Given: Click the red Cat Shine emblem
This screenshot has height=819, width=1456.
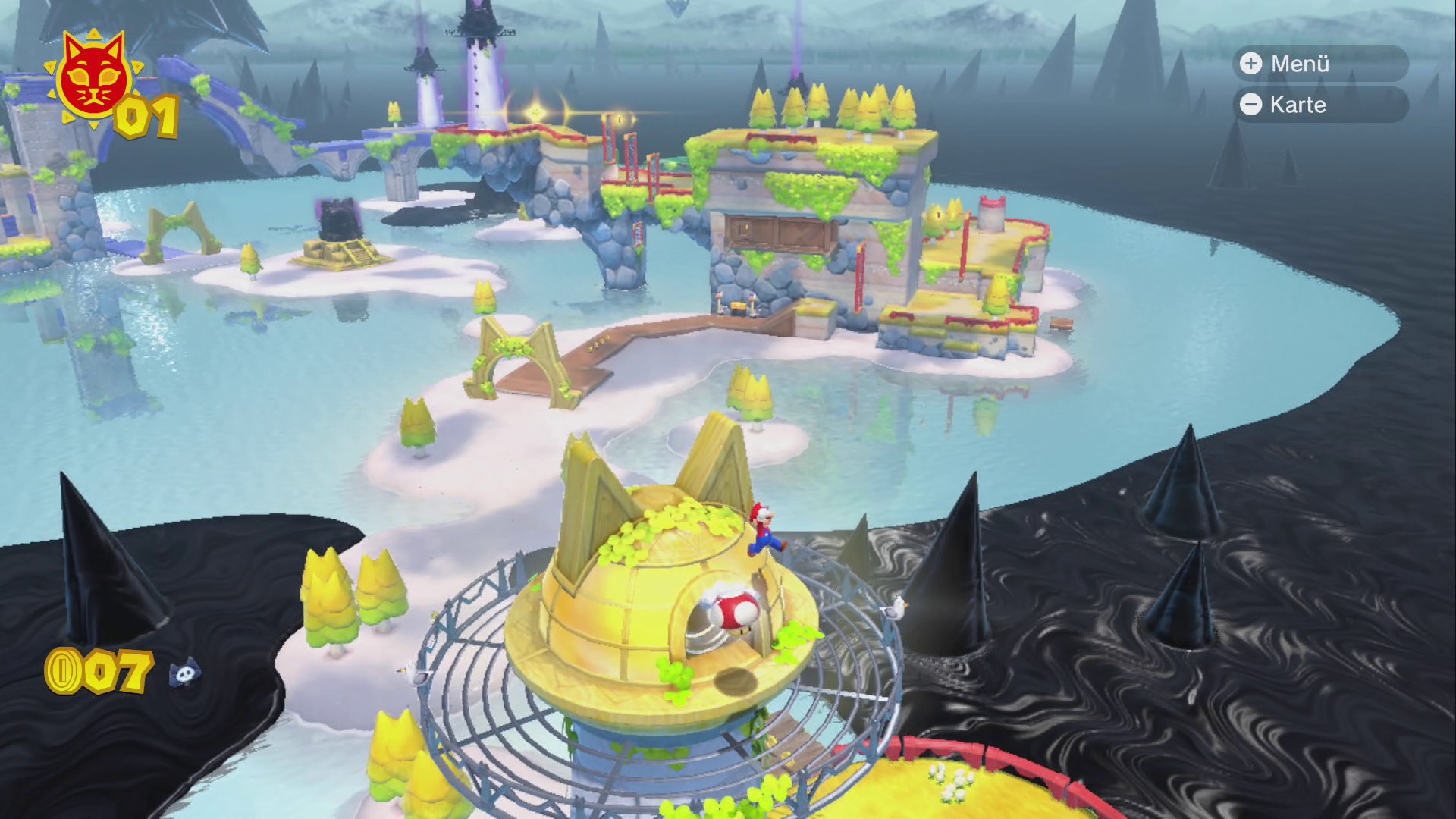Looking at the screenshot, I should (92, 76).
